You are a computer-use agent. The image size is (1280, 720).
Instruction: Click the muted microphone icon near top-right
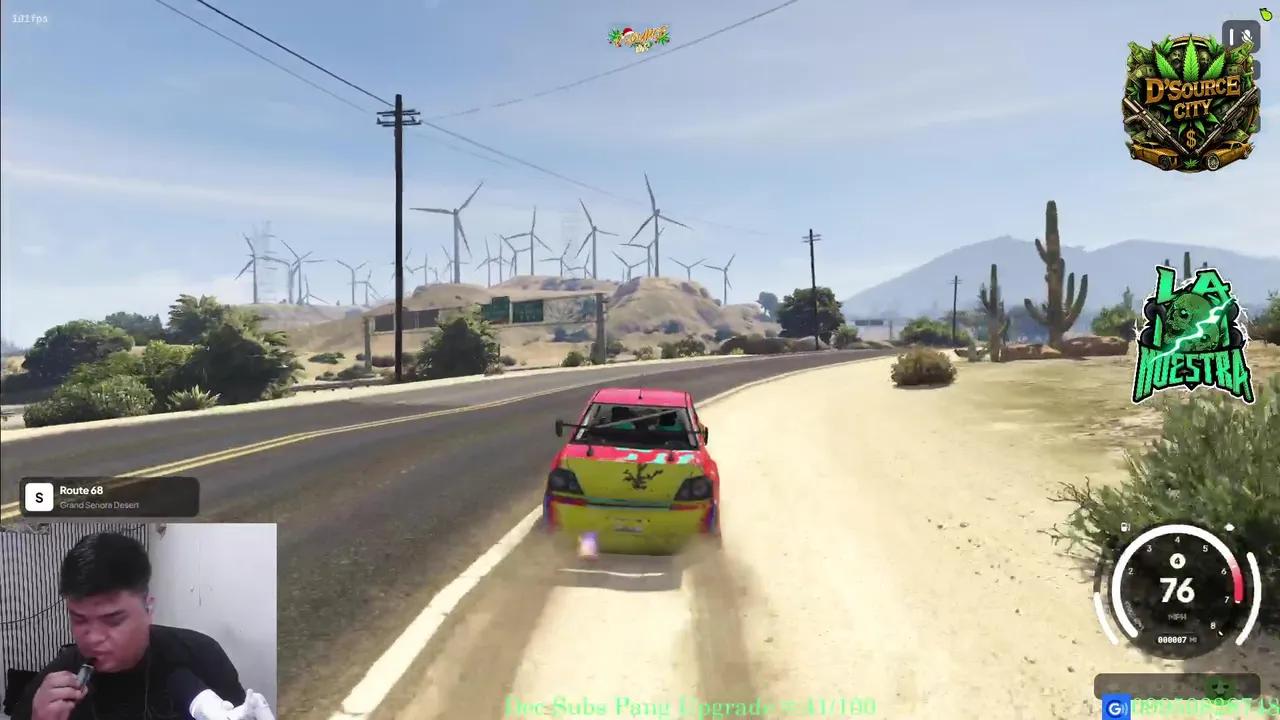(x=1246, y=36)
